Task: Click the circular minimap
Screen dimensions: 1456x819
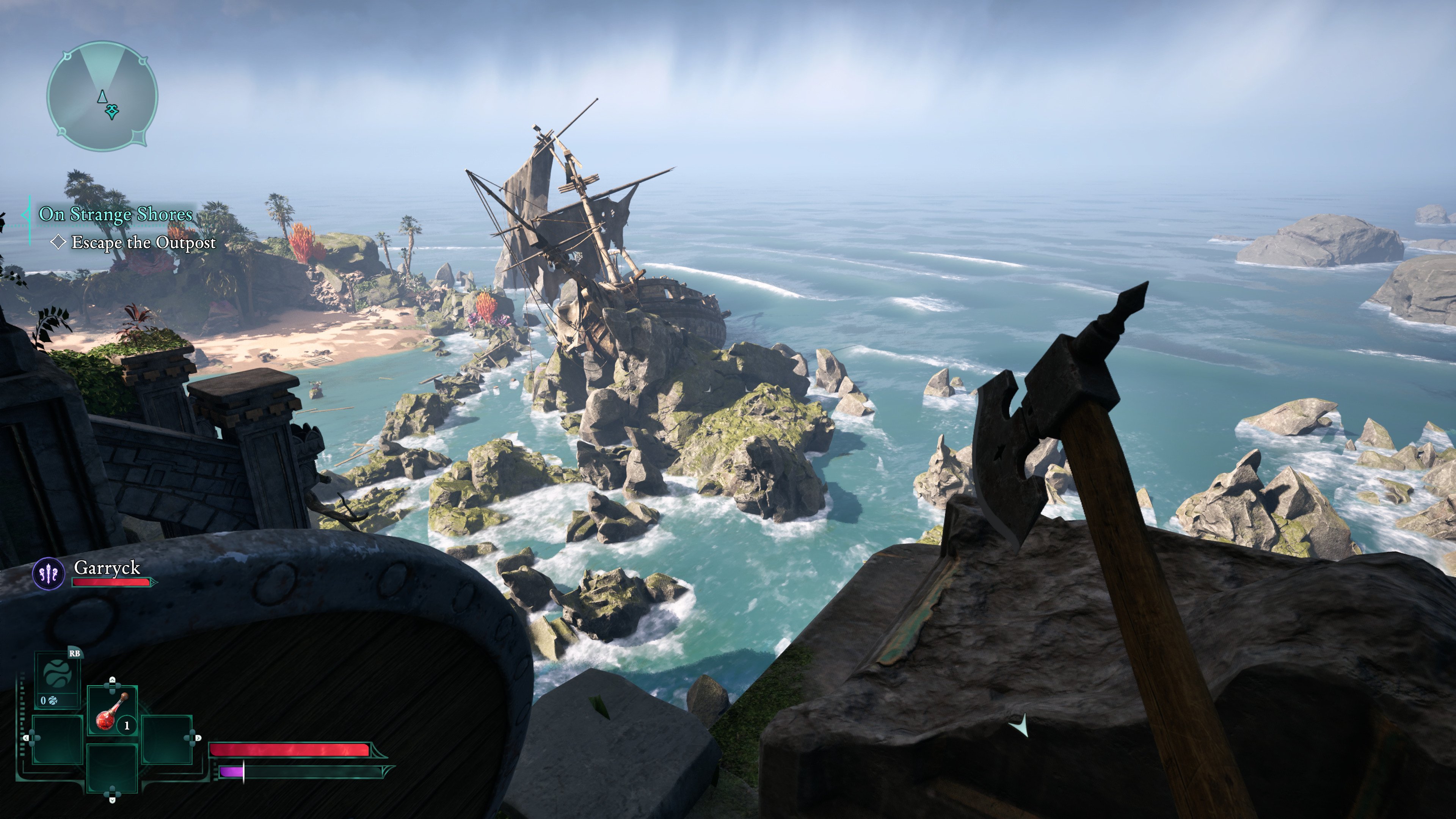Action: (102, 96)
